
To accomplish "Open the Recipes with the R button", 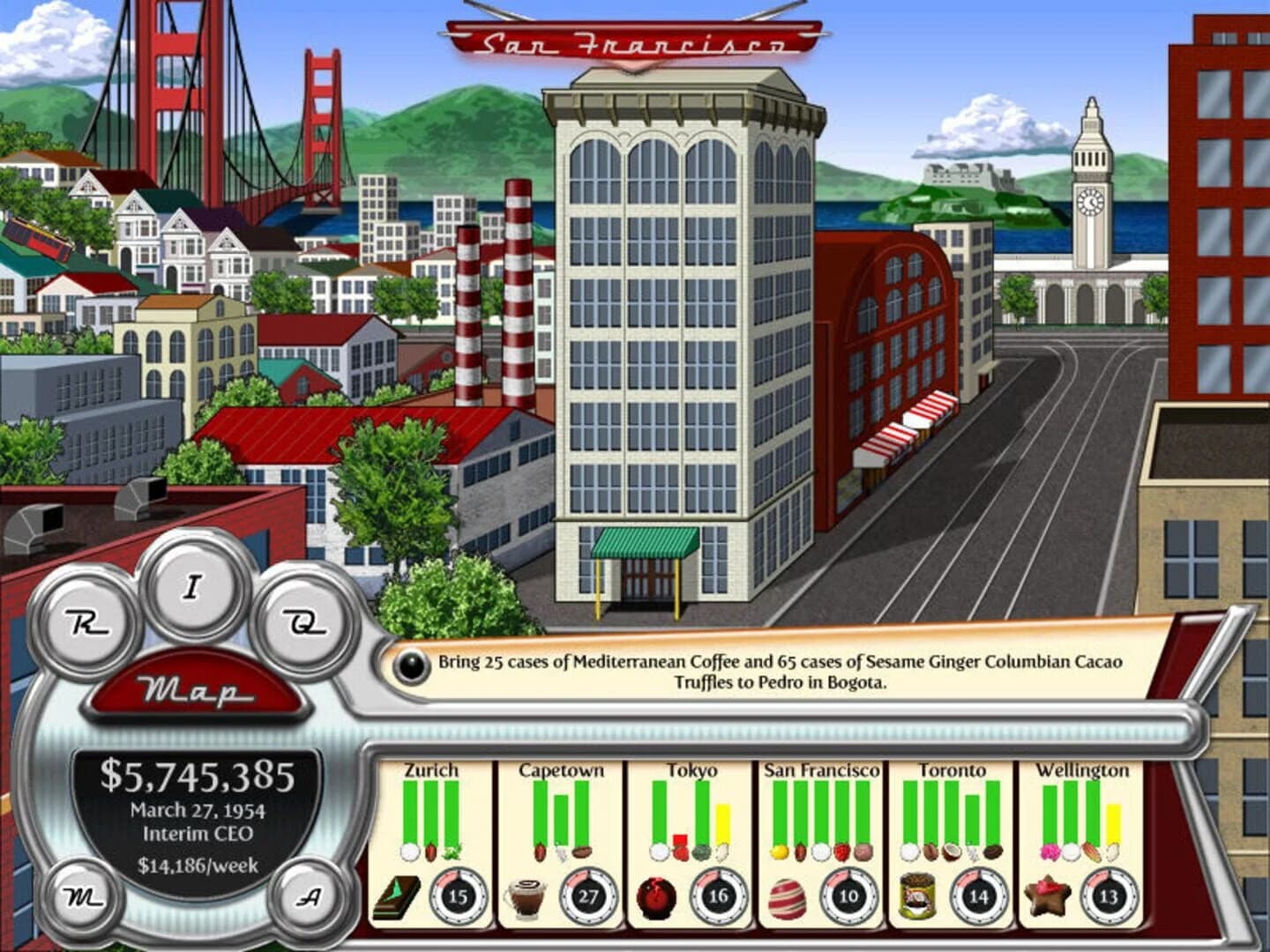I will coord(86,621).
